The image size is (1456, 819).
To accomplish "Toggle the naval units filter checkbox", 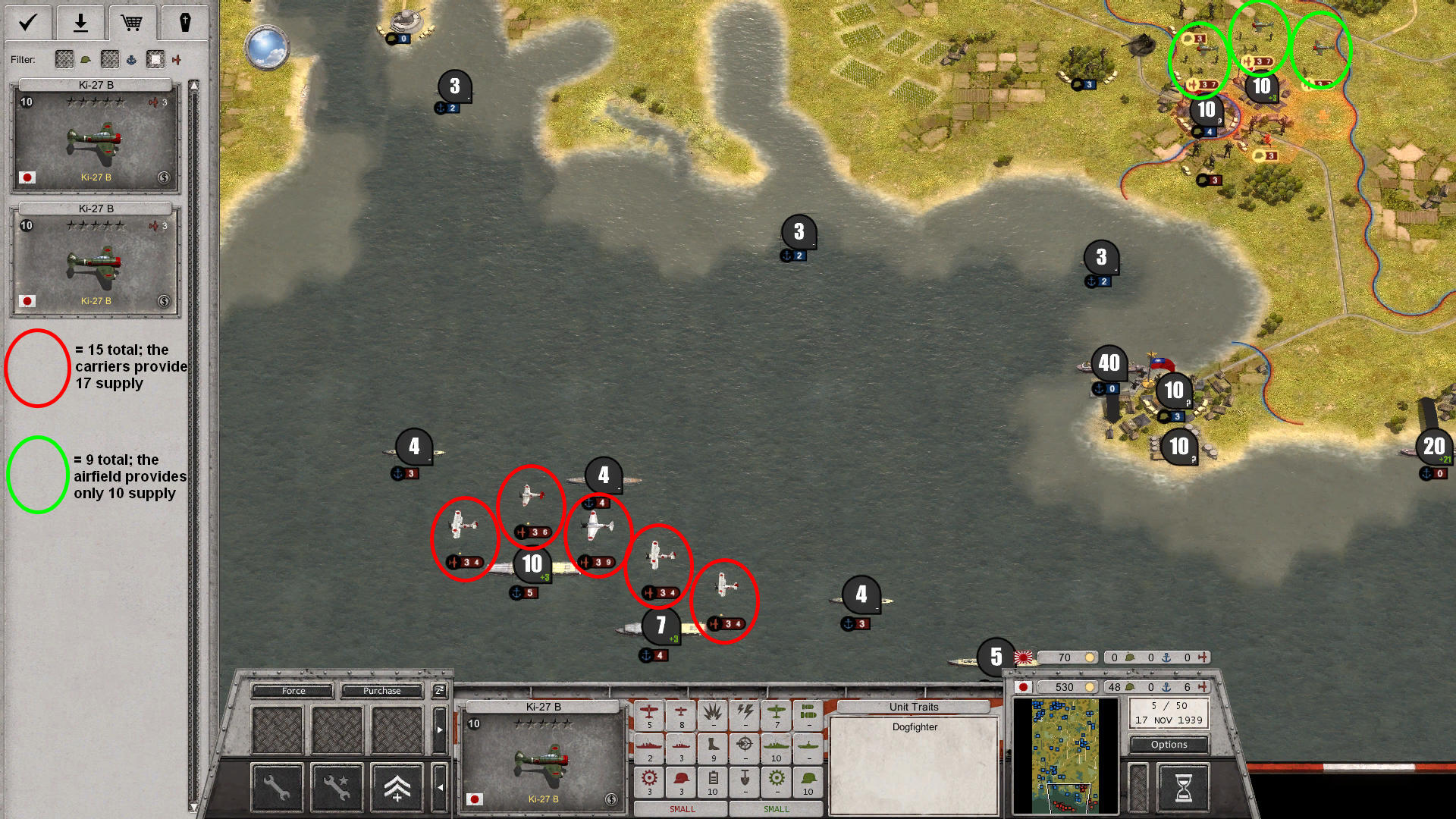I will 109,59.
